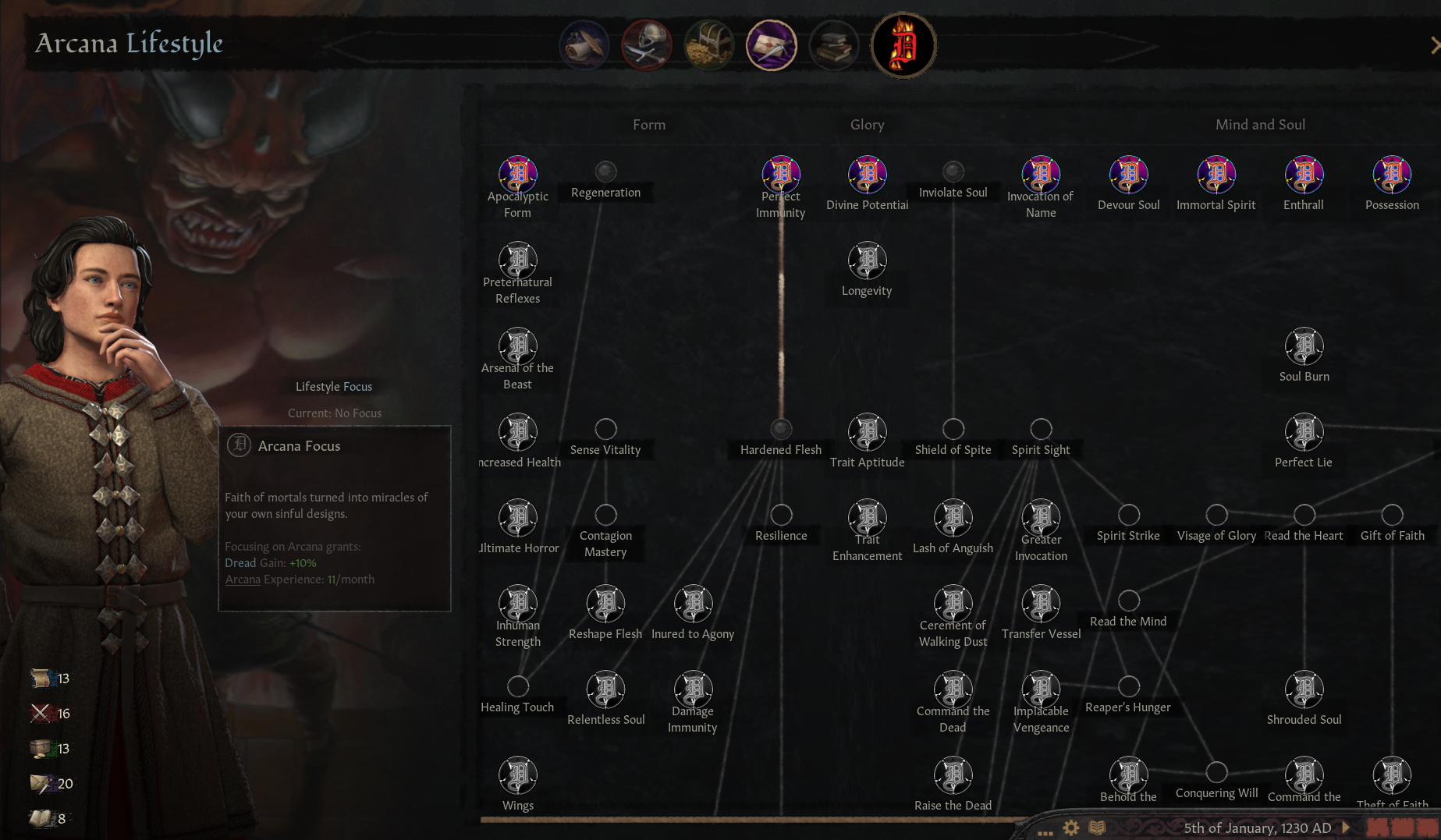Switch to the Glory perk column header
The image size is (1441, 840).
[866, 124]
